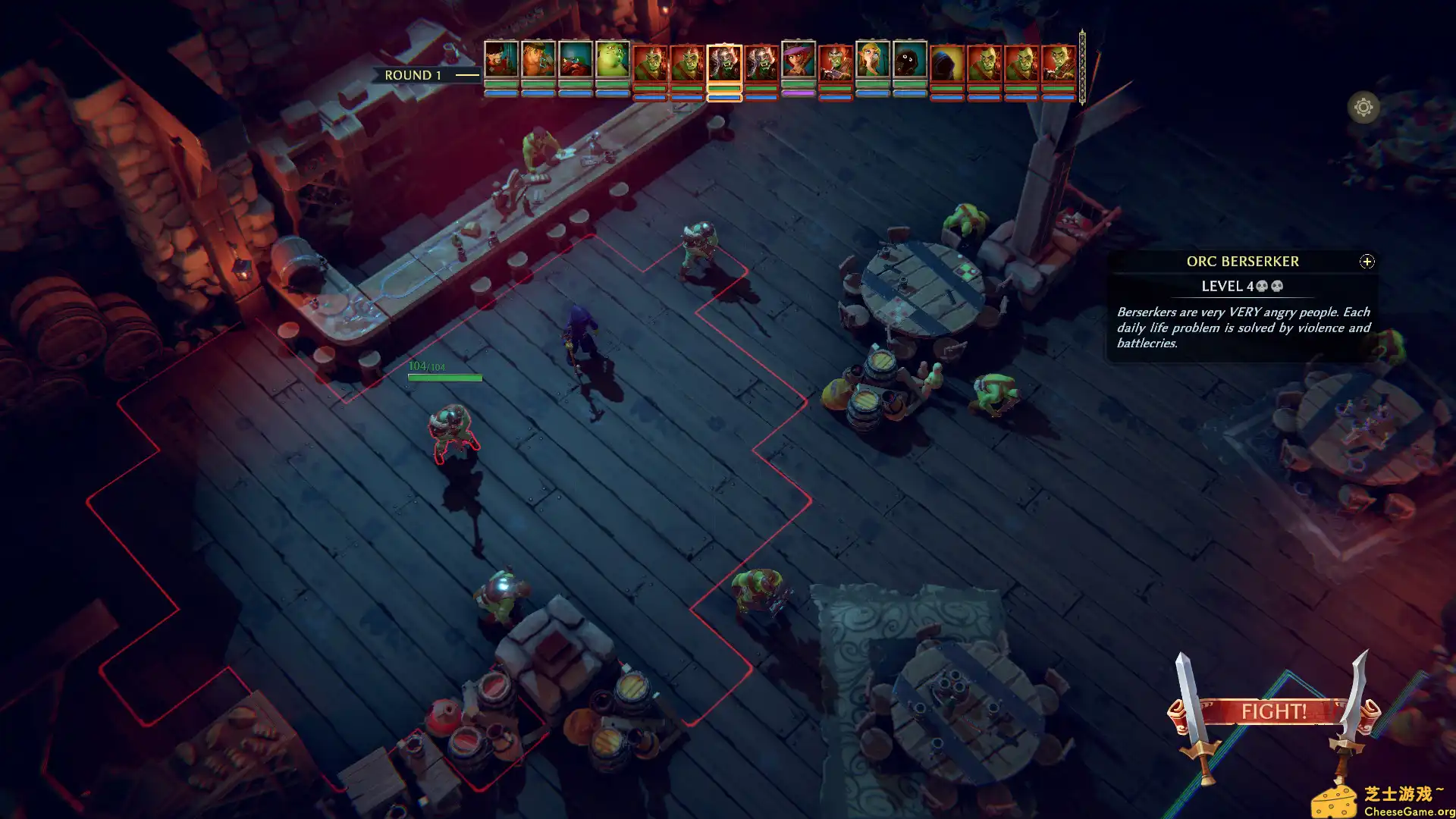Image resolution: width=1456 pixels, height=819 pixels.
Task: Select the blonde elf portrait
Action: [873, 60]
